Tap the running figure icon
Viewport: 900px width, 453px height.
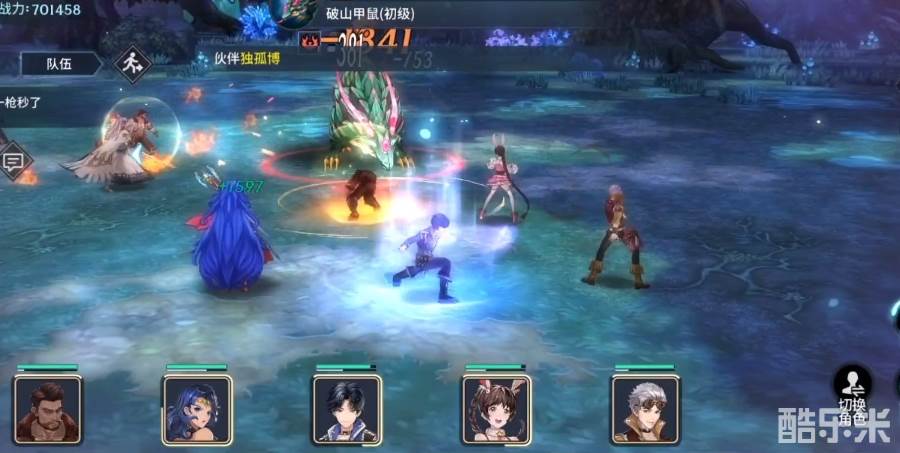pyautogui.click(x=130, y=65)
